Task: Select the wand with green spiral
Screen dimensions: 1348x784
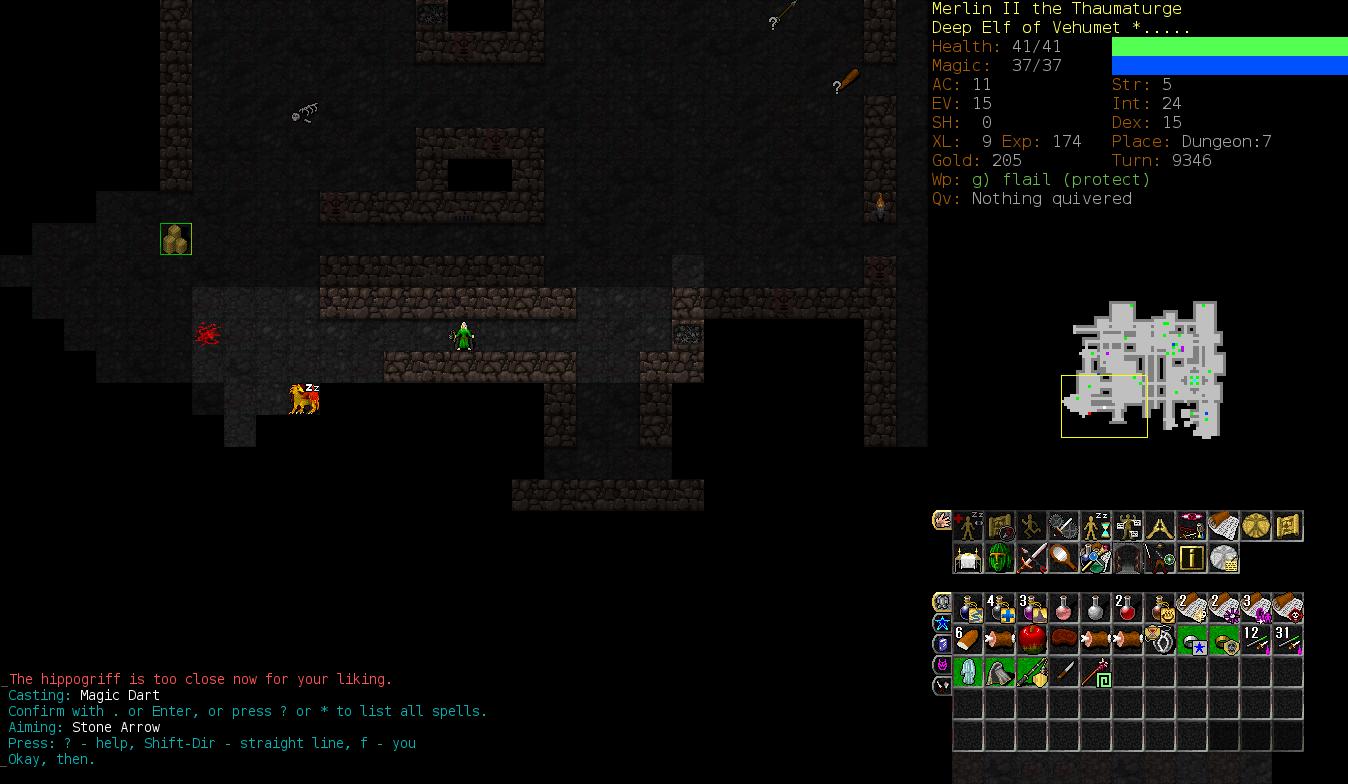Action: point(1096,672)
